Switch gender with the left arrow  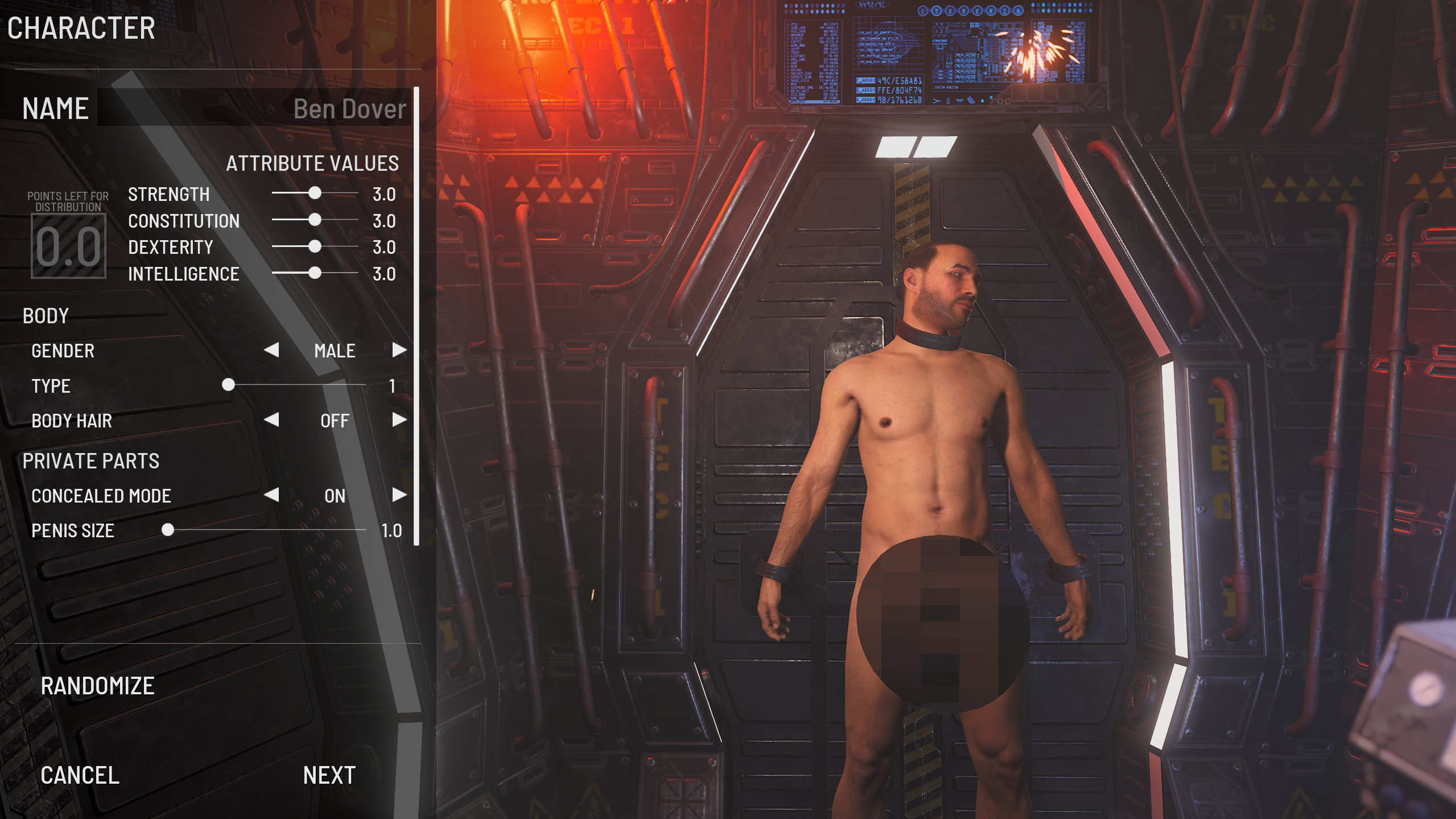pyautogui.click(x=272, y=350)
